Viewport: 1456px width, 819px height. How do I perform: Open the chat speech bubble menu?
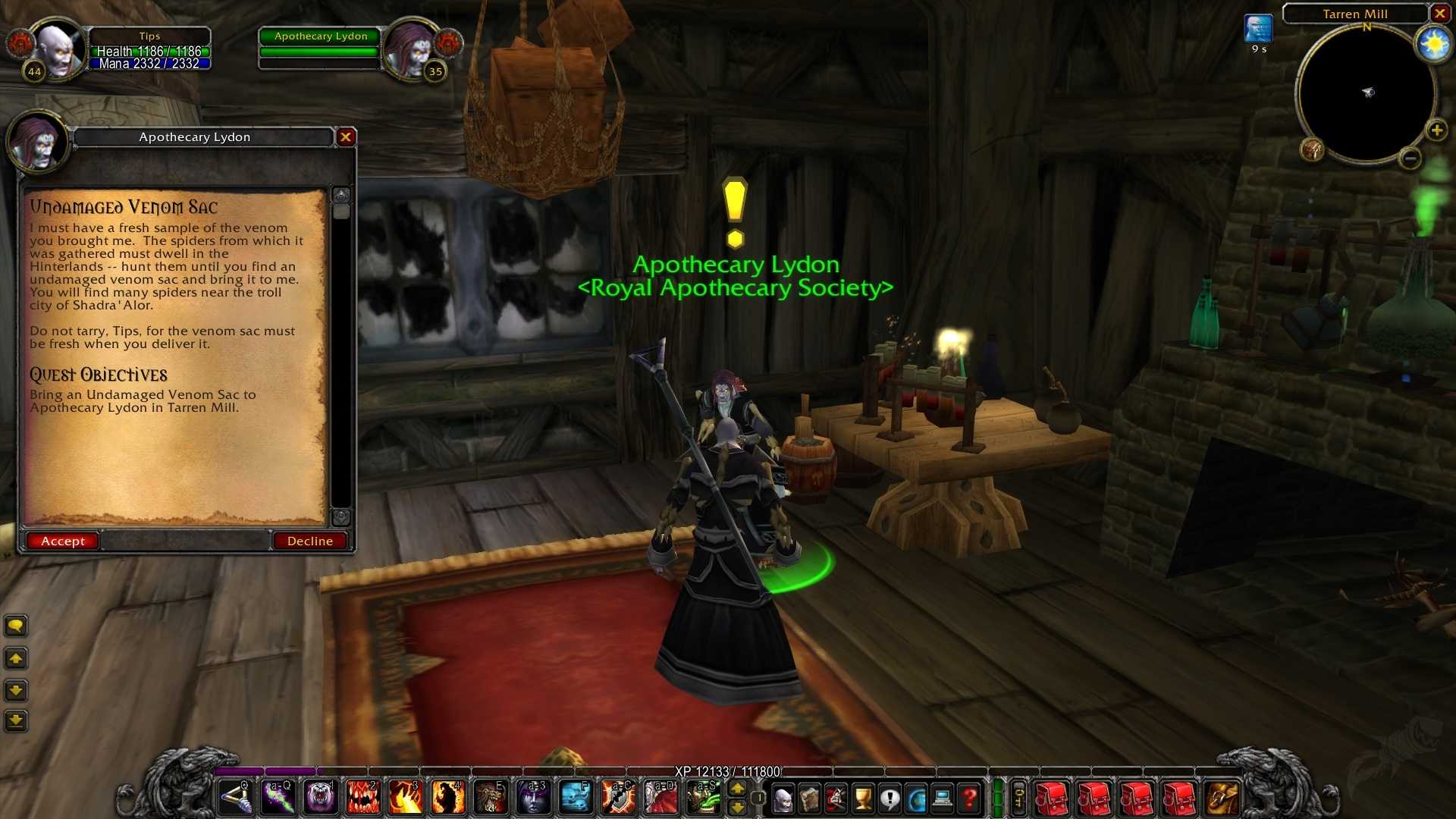(16, 626)
